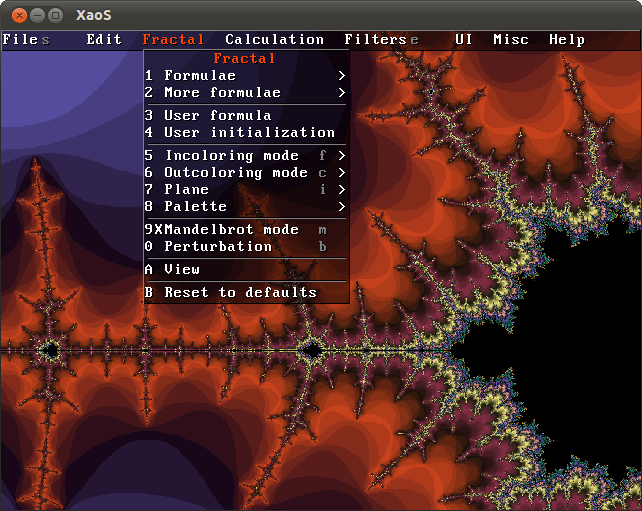Choose the View menu entry
Viewport: 642px width, 511px height.
click(182, 270)
